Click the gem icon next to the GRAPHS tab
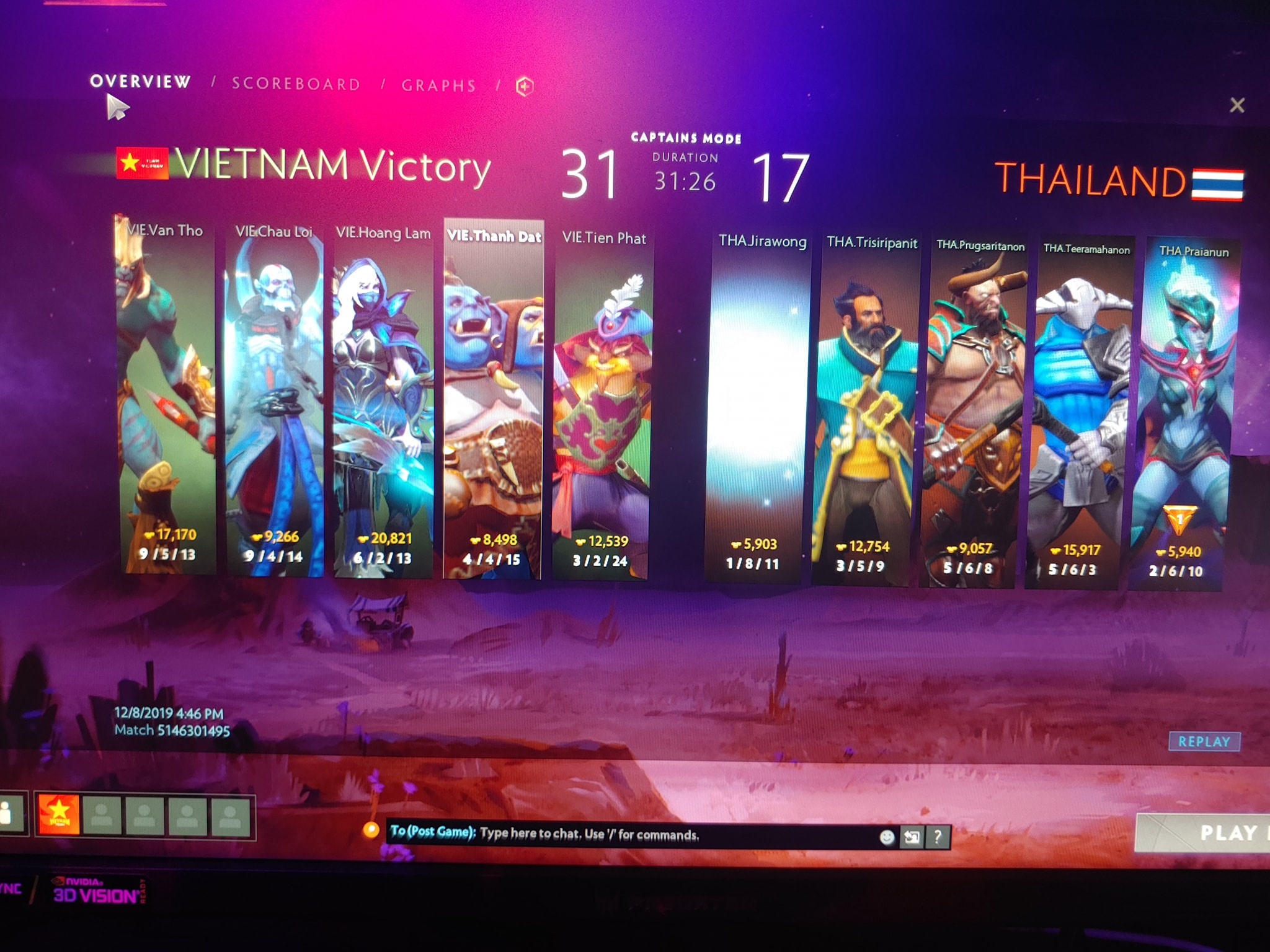 [x=524, y=86]
